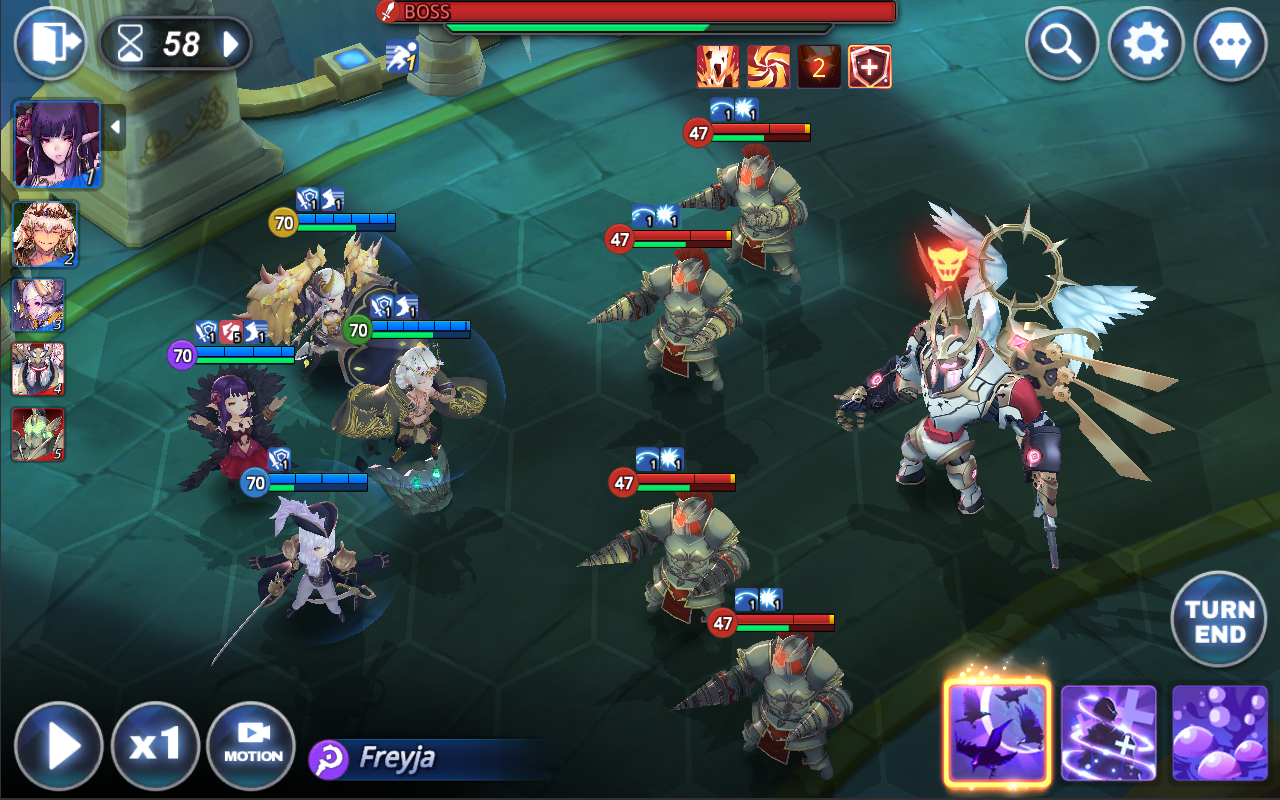The width and height of the screenshot is (1280, 800).
Task: Choose the purple swirl plus skill
Action: click(1109, 732)
